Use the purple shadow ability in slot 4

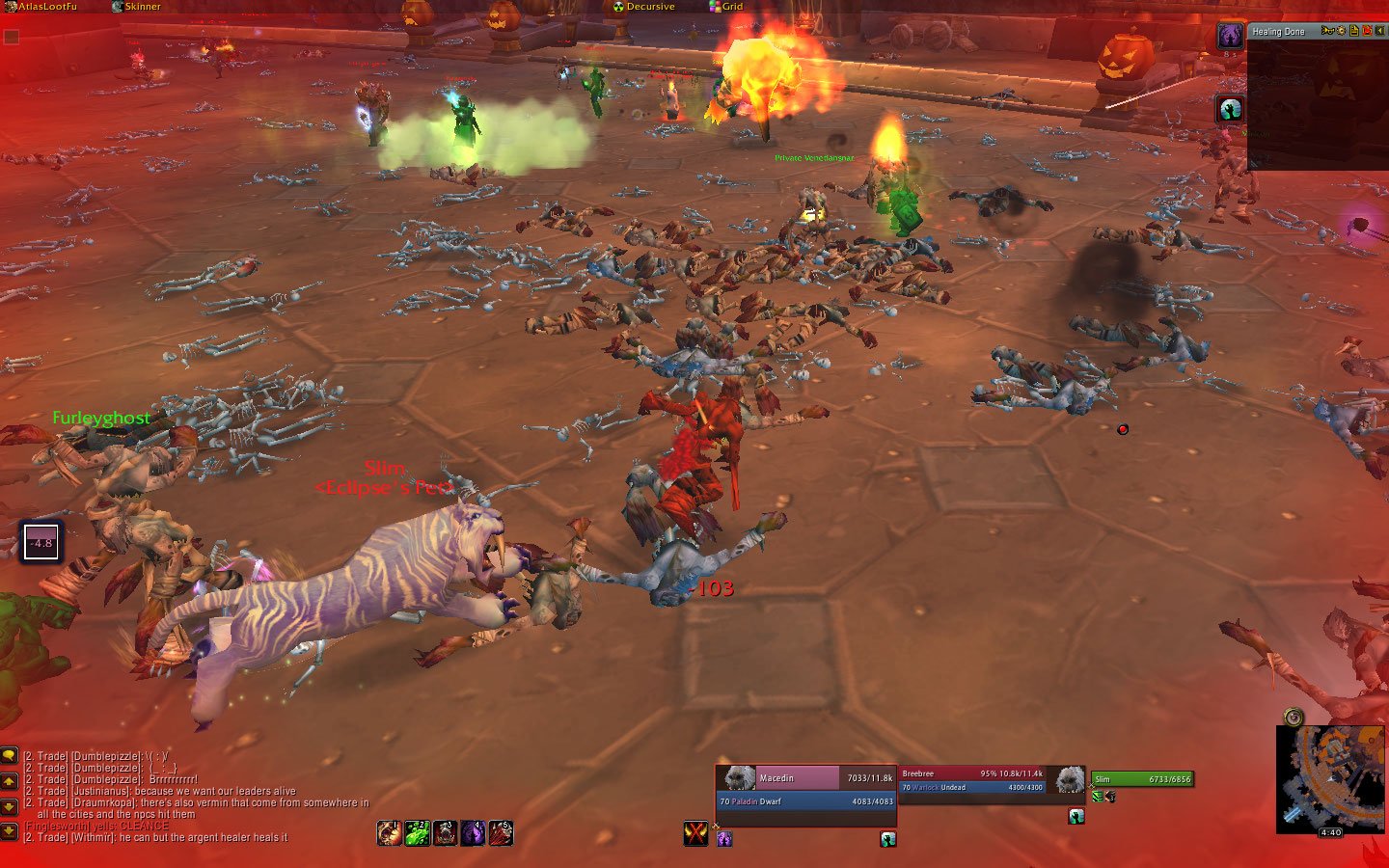473,833
